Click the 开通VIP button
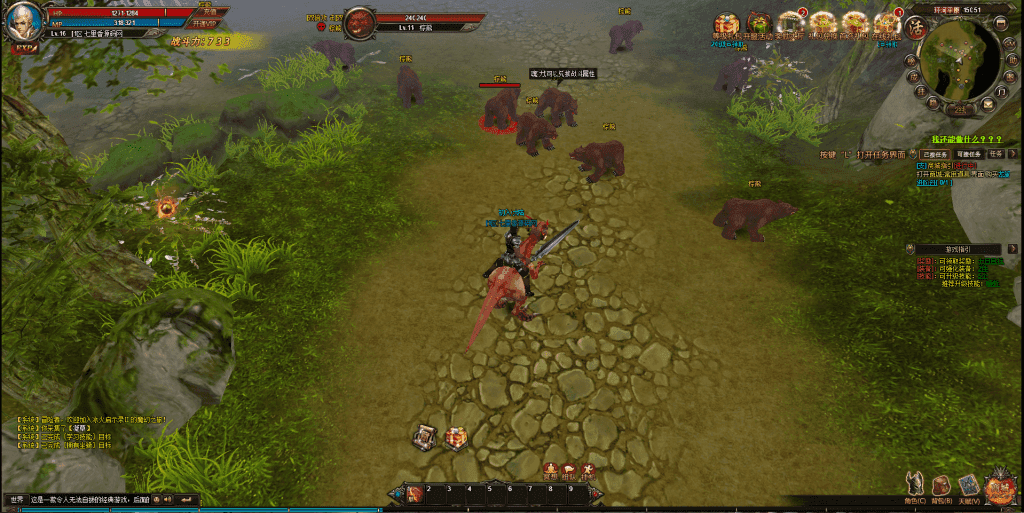 (x=204, y=23)
